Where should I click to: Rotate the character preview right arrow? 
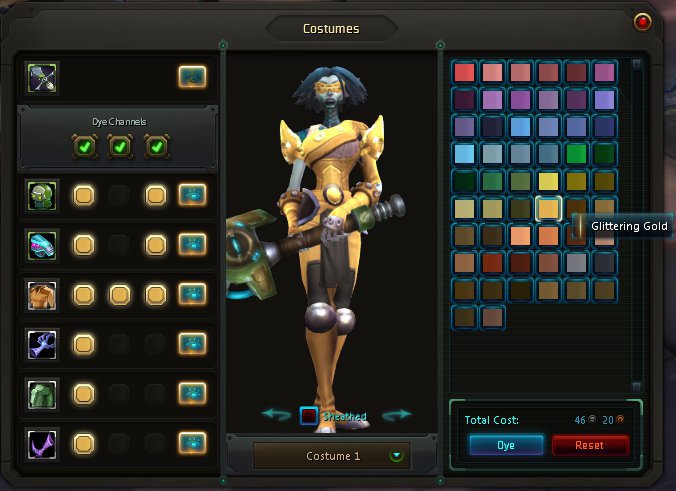[397, 414]
